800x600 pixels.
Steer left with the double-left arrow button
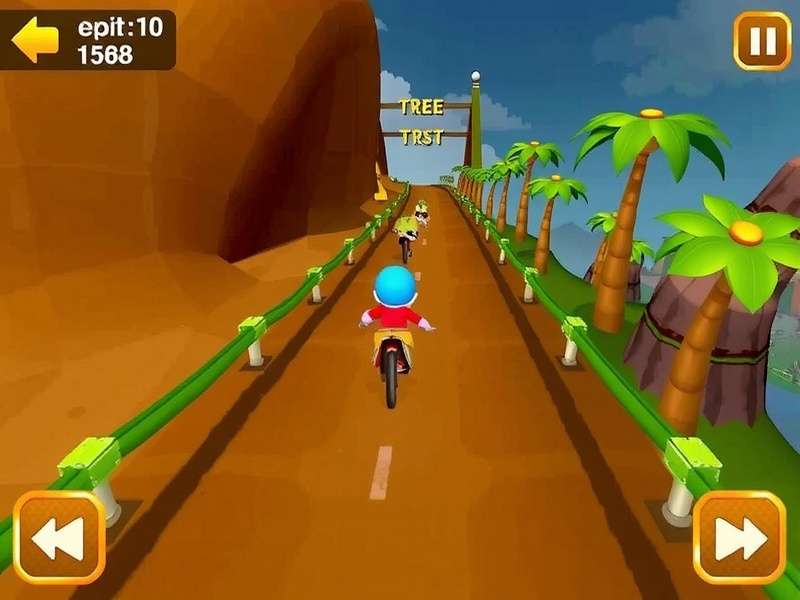59,538
